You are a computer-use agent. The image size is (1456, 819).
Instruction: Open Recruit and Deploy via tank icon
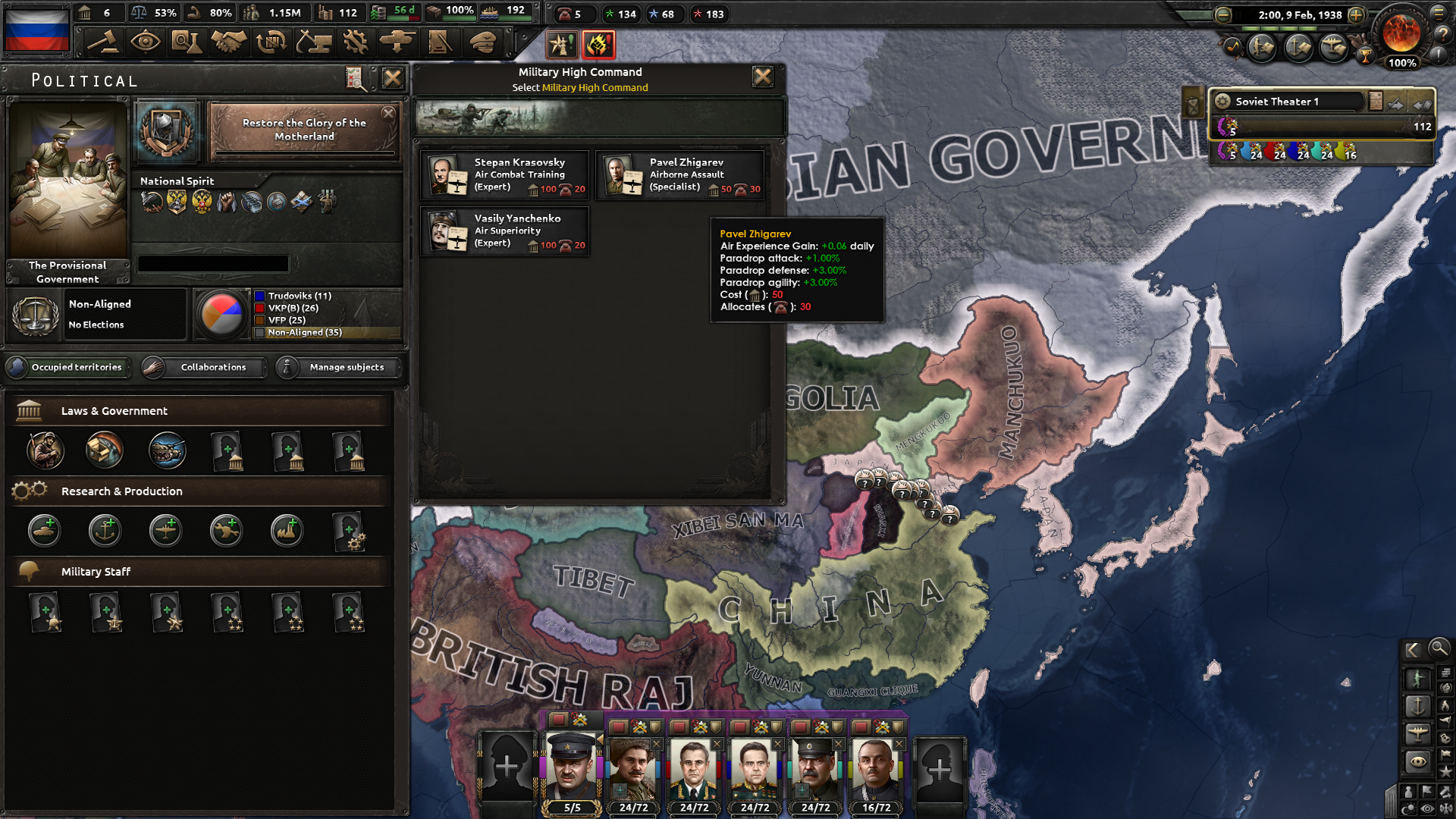[x=397, y=42]
